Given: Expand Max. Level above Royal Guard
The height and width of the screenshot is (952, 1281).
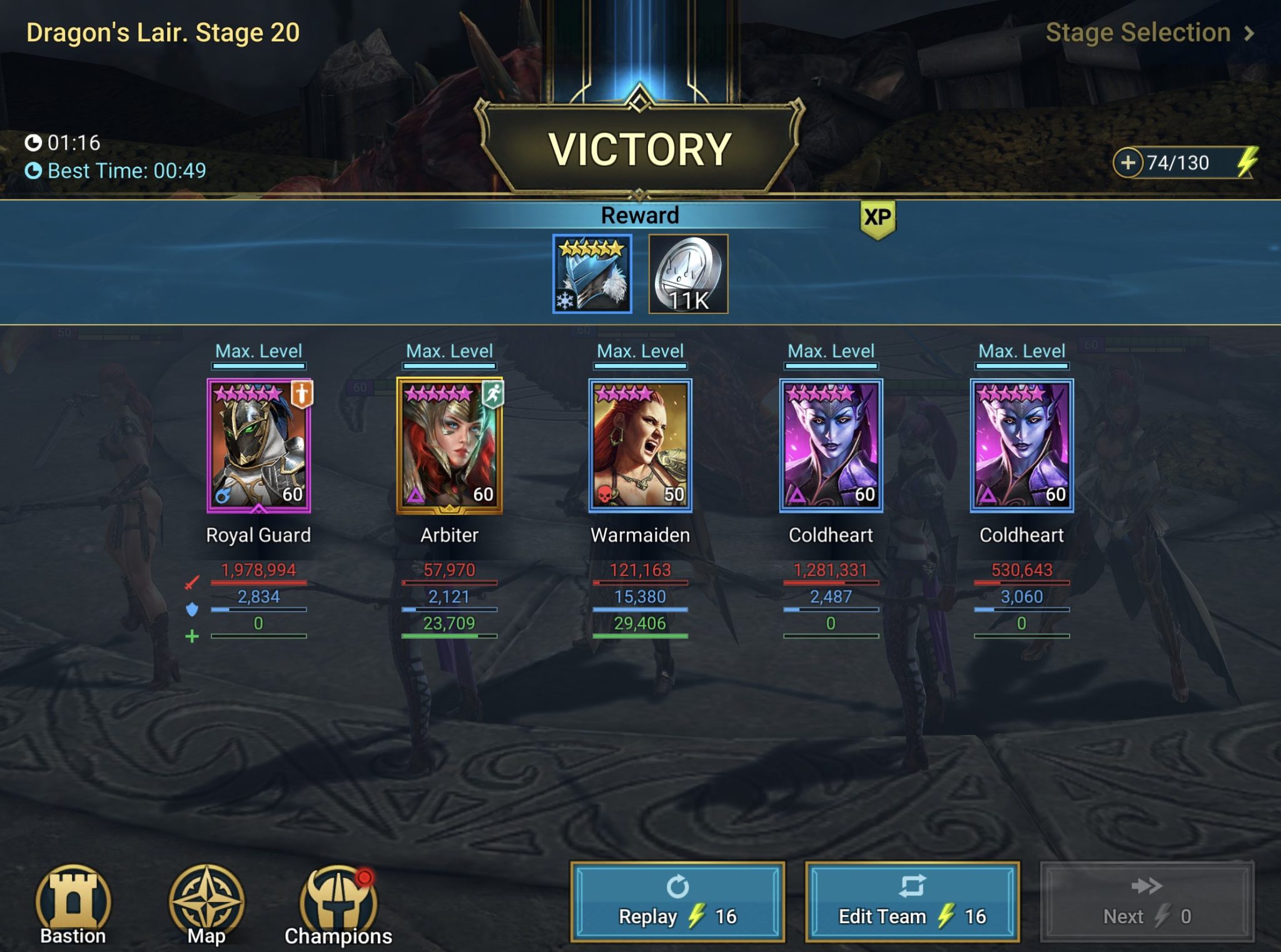Looking at the screenshot, I should click(x=258, y=351).
